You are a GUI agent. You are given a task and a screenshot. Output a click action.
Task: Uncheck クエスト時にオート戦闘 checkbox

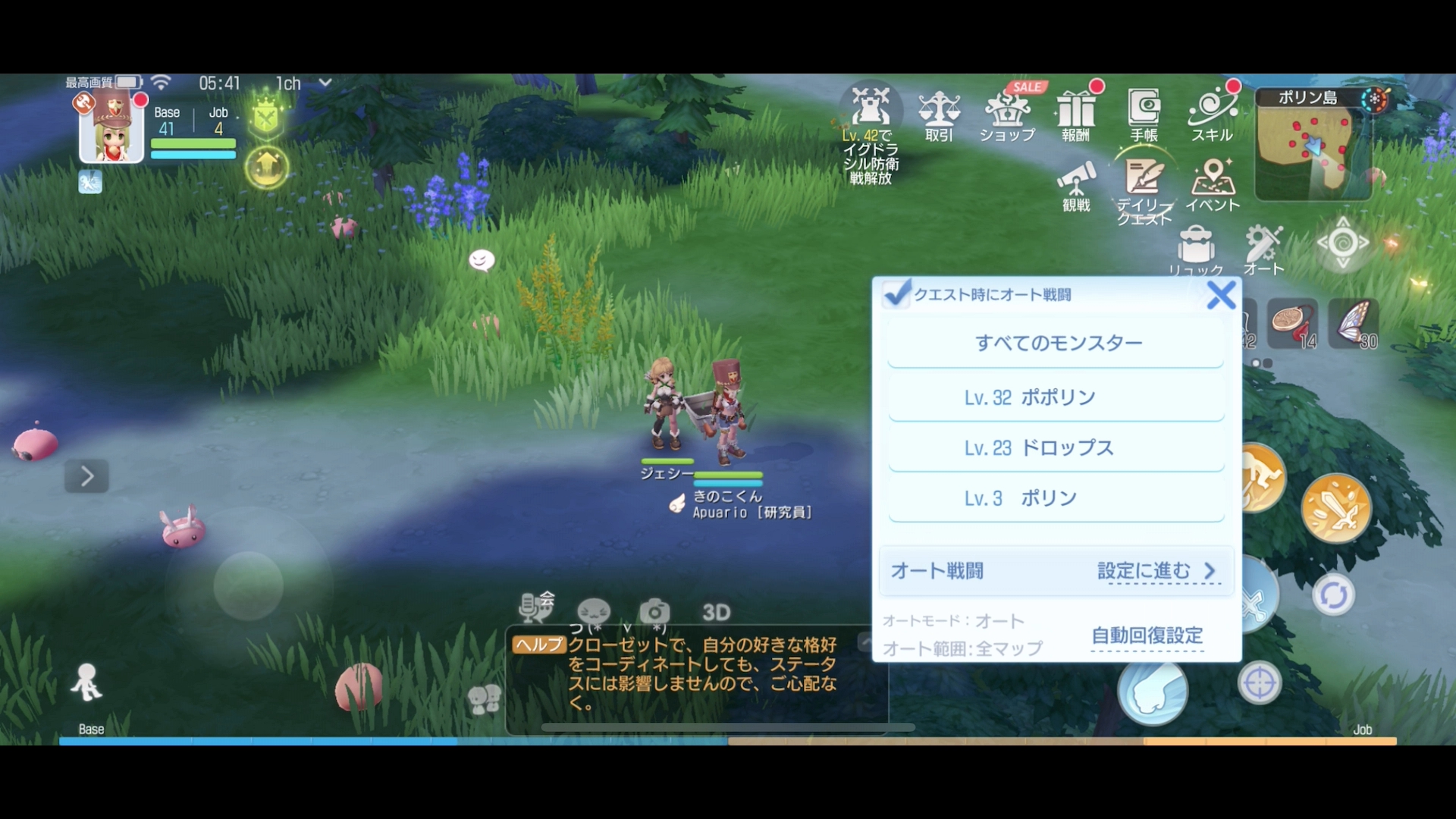tap(897, 295)
